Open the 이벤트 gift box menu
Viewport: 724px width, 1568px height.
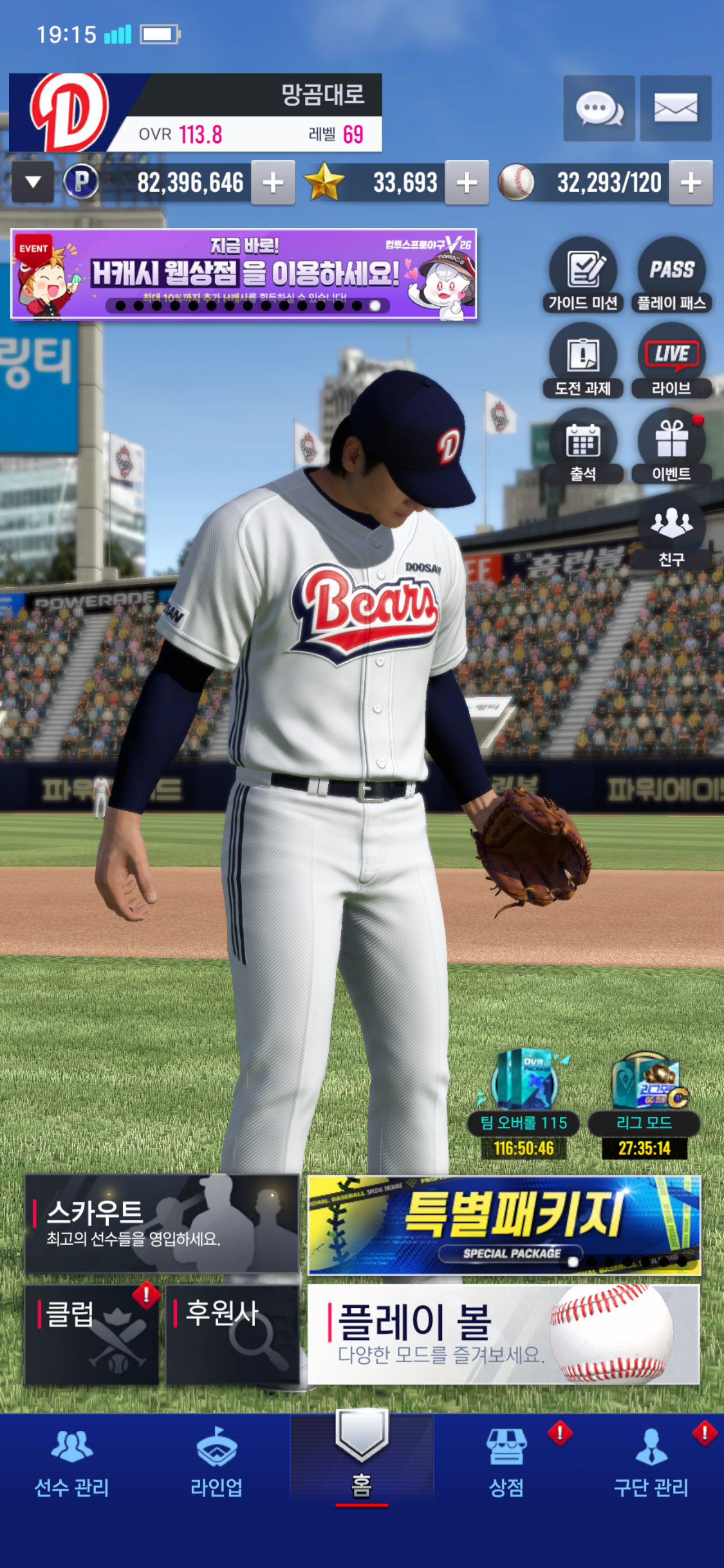pyautogui.click(x=671, y=446)
